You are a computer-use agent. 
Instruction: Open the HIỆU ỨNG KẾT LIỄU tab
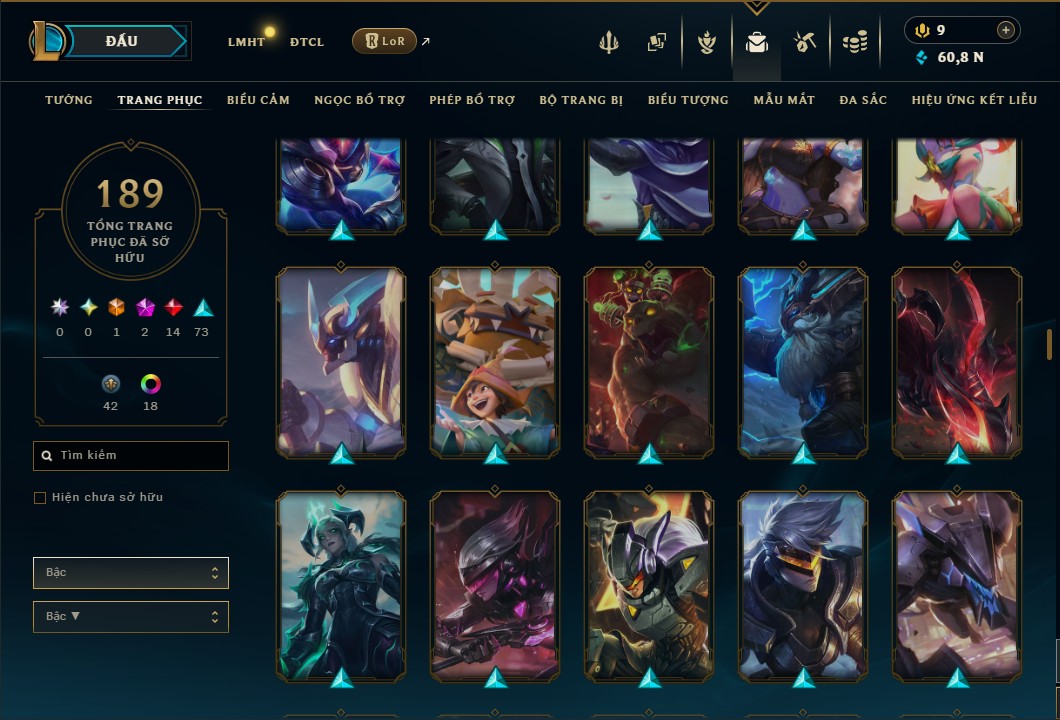tap(974, 100)
